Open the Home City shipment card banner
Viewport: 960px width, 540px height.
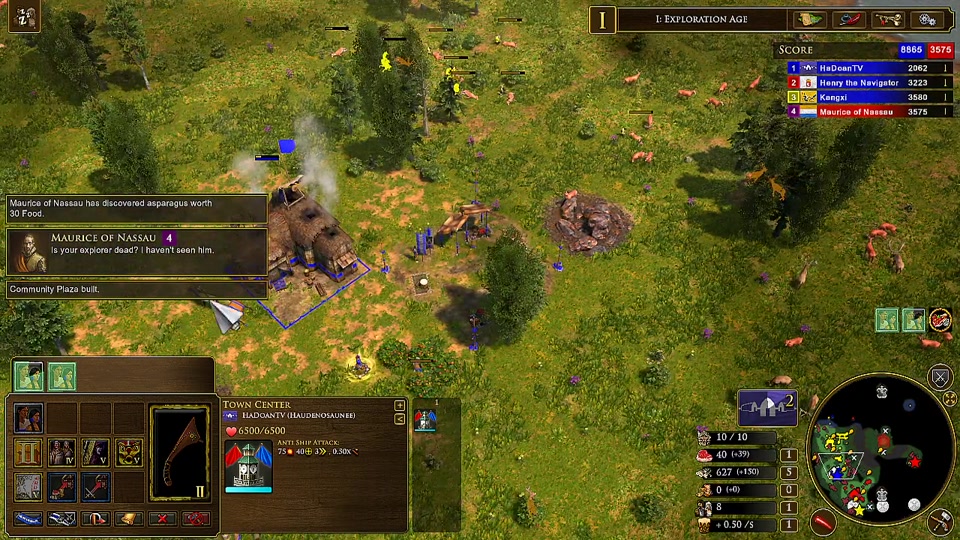point(766,406)
